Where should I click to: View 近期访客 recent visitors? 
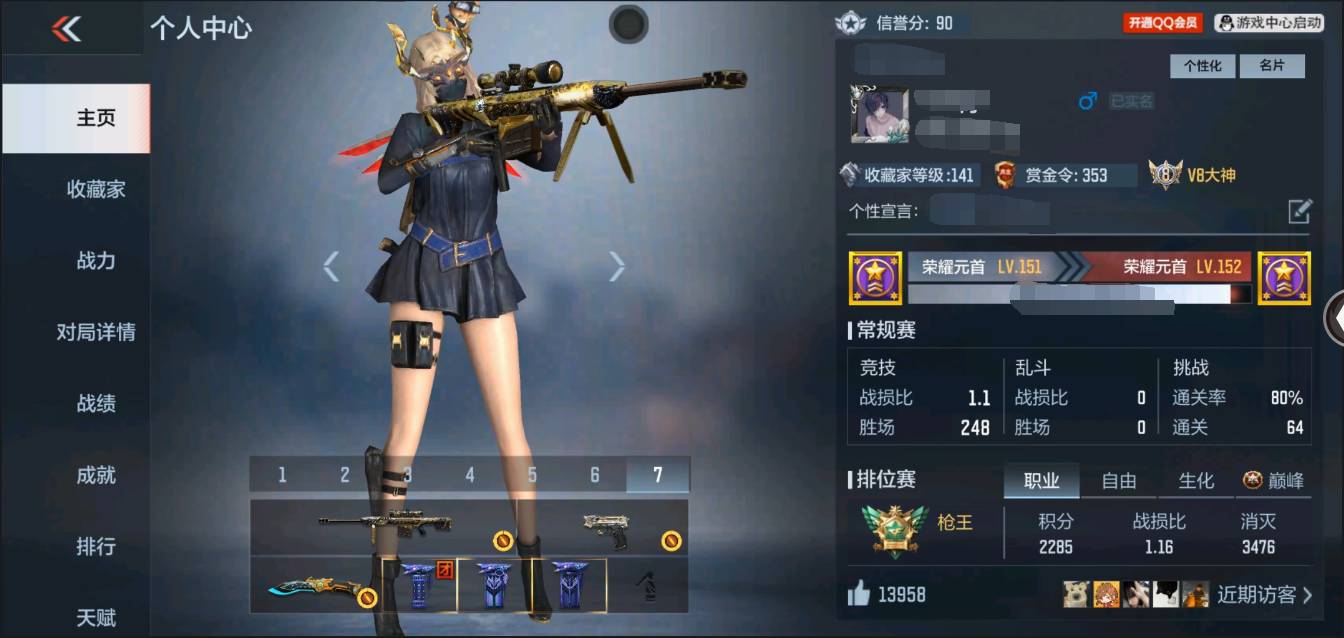1264,595
